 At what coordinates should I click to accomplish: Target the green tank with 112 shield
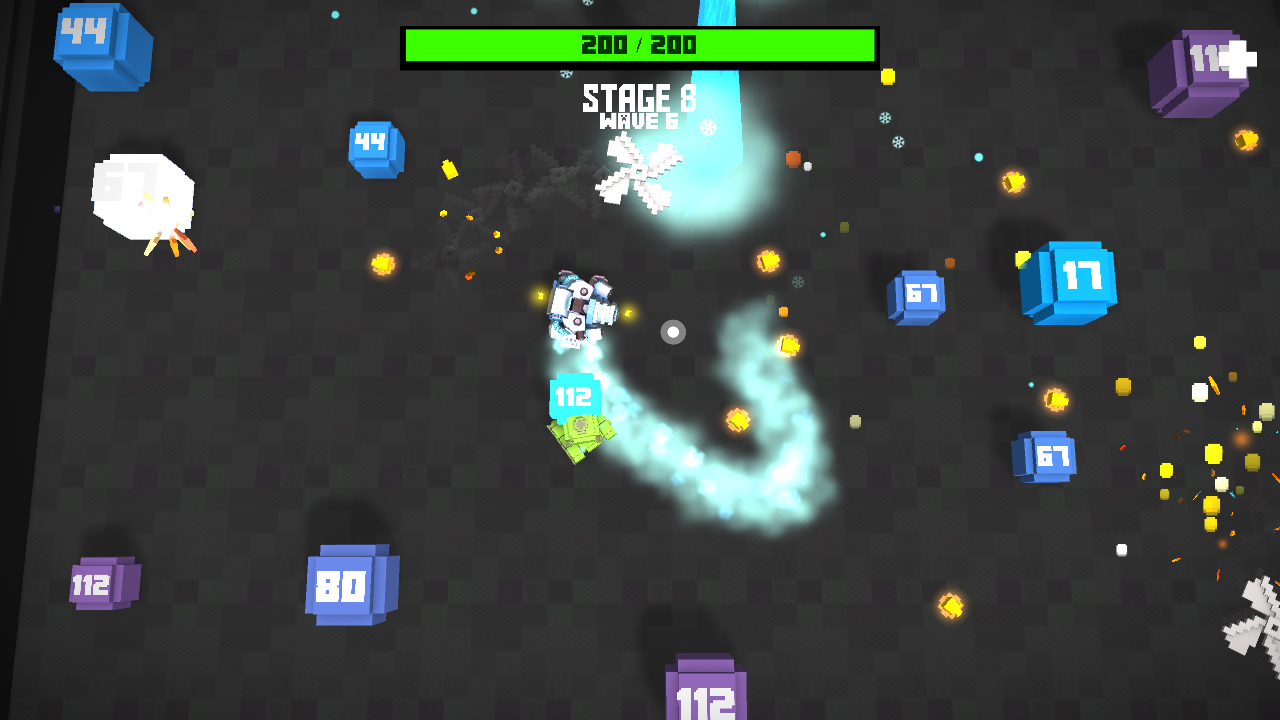click(x=582, y=432)
